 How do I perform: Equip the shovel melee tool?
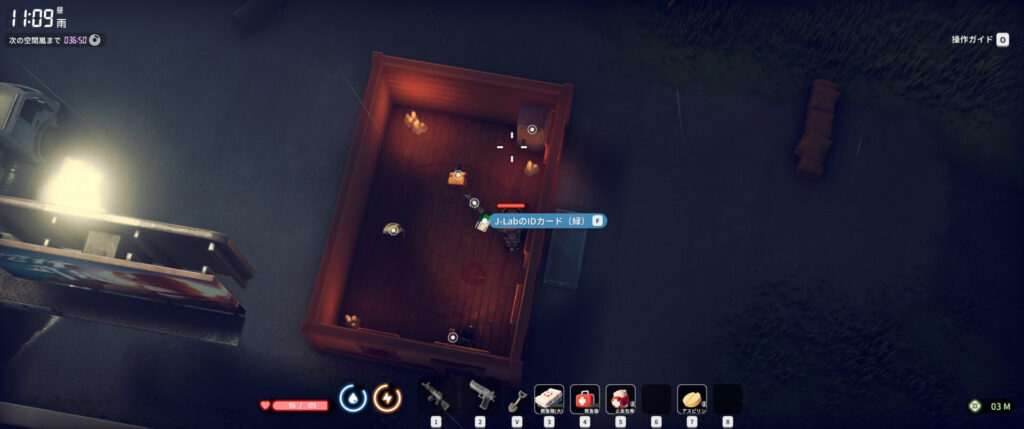(516, 399)
